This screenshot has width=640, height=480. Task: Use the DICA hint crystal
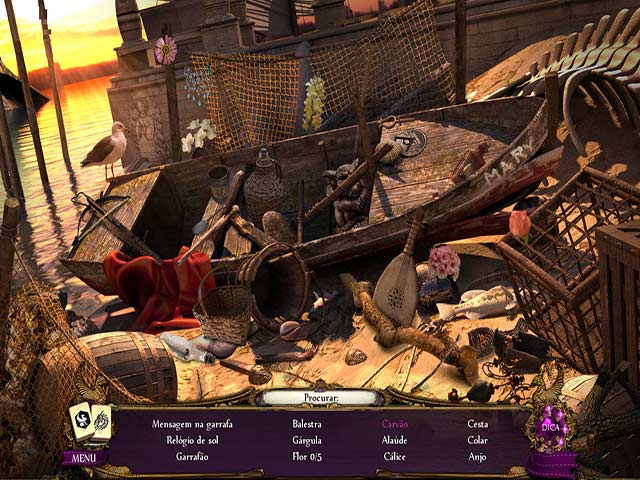551,430
